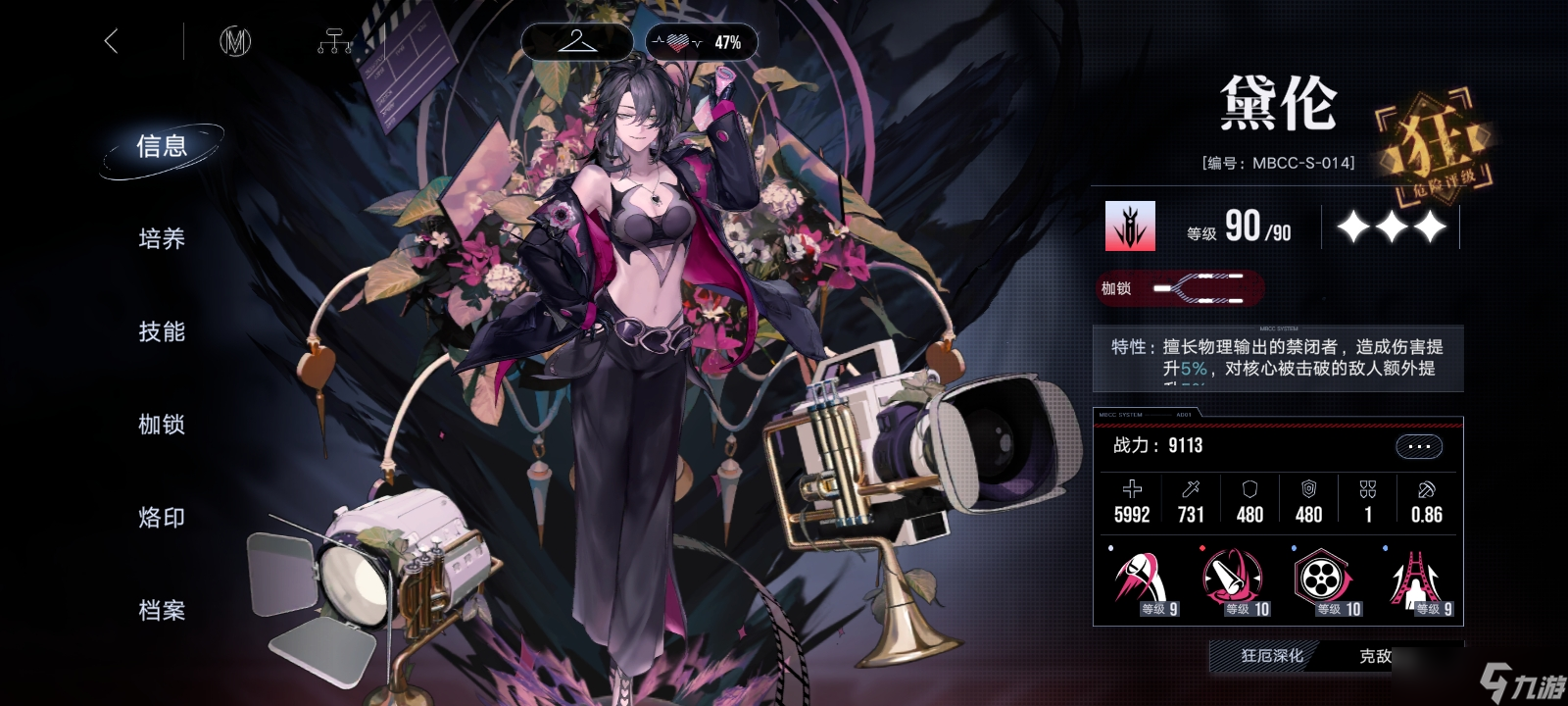1568x706 pixels.
Task: Expand the 特性 trait description
Action: click(x=1278, y=358)
